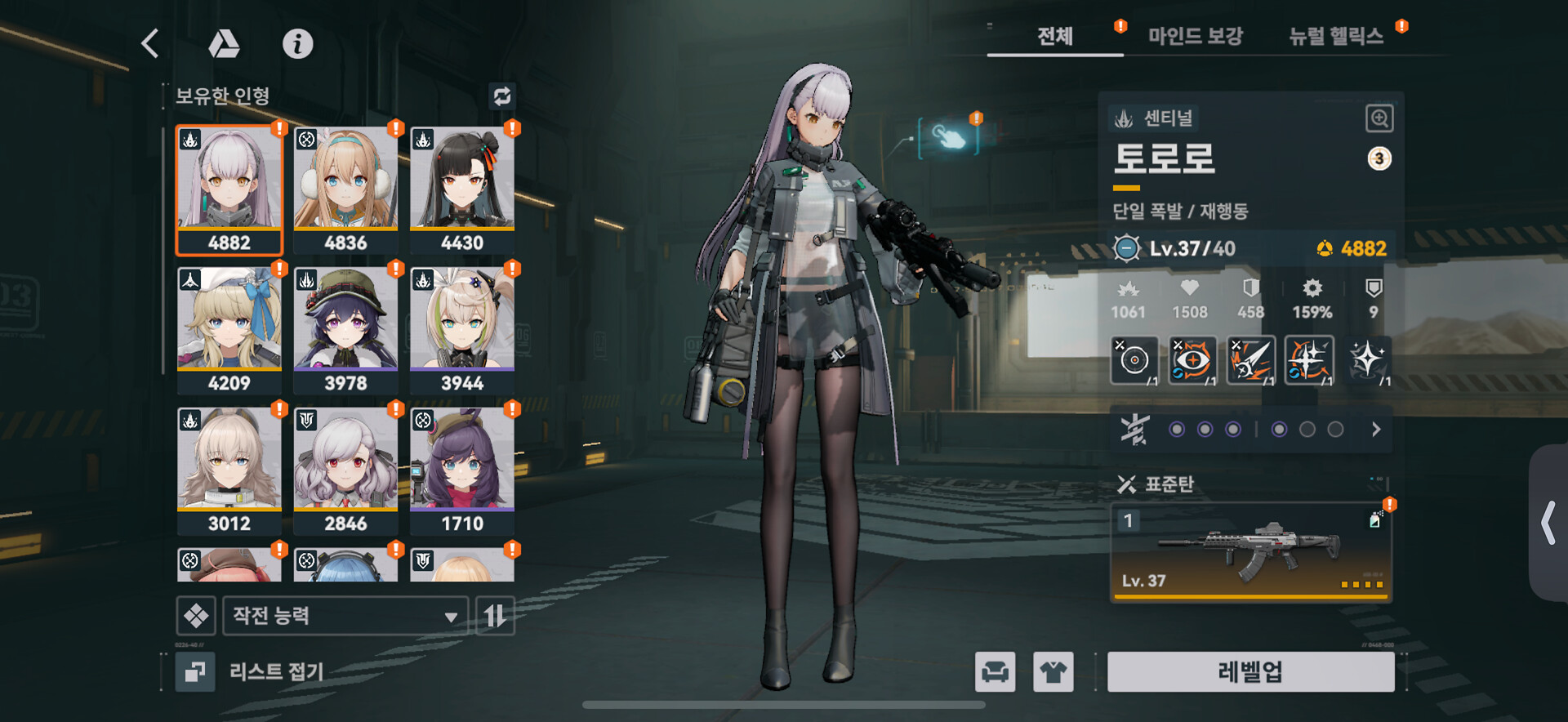1568x722 pixels.
Task: Pick the doll with 4209 power
Action: [x=229, y=330]
